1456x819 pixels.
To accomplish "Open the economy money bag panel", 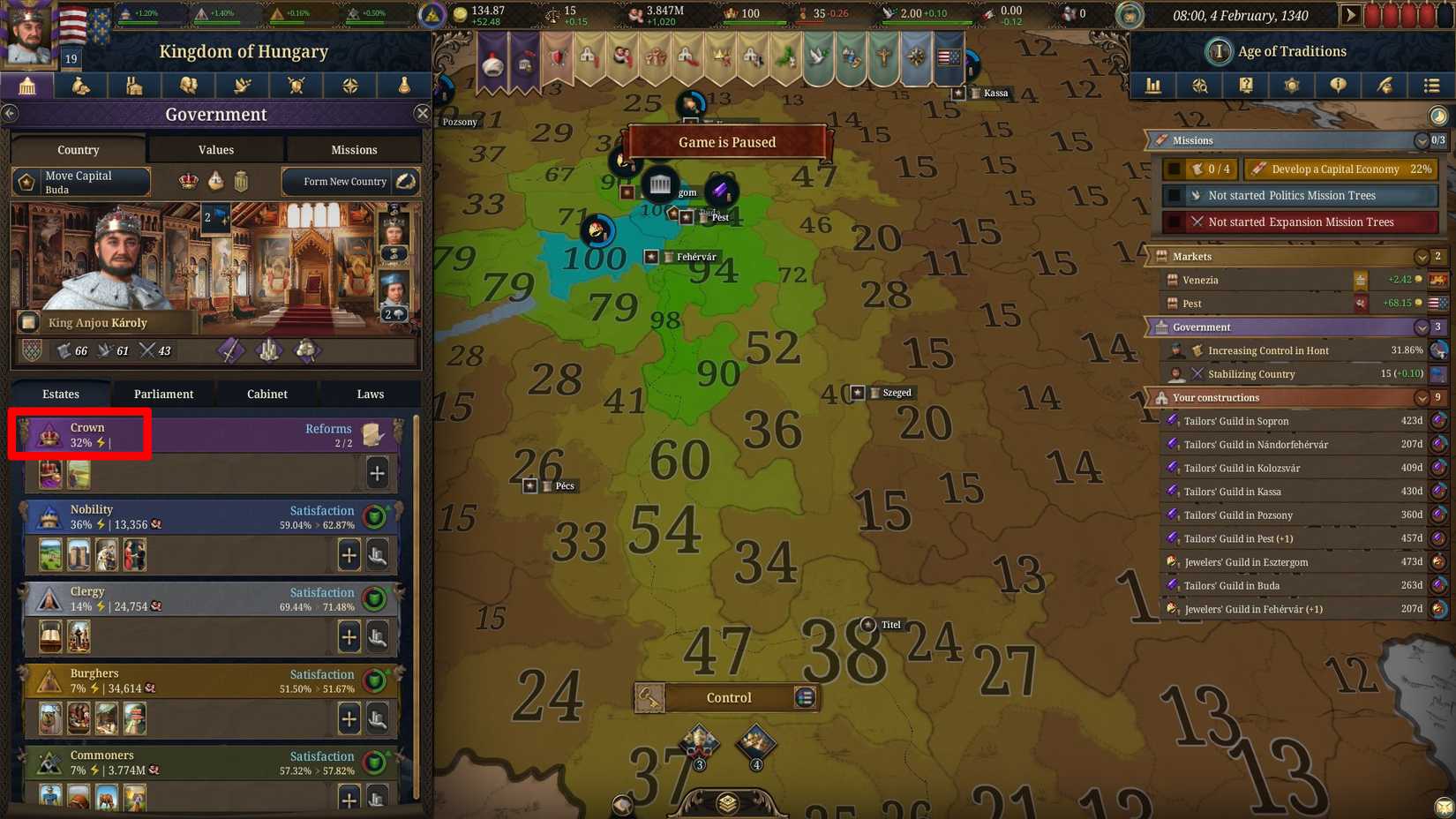I will coord(81,86).
